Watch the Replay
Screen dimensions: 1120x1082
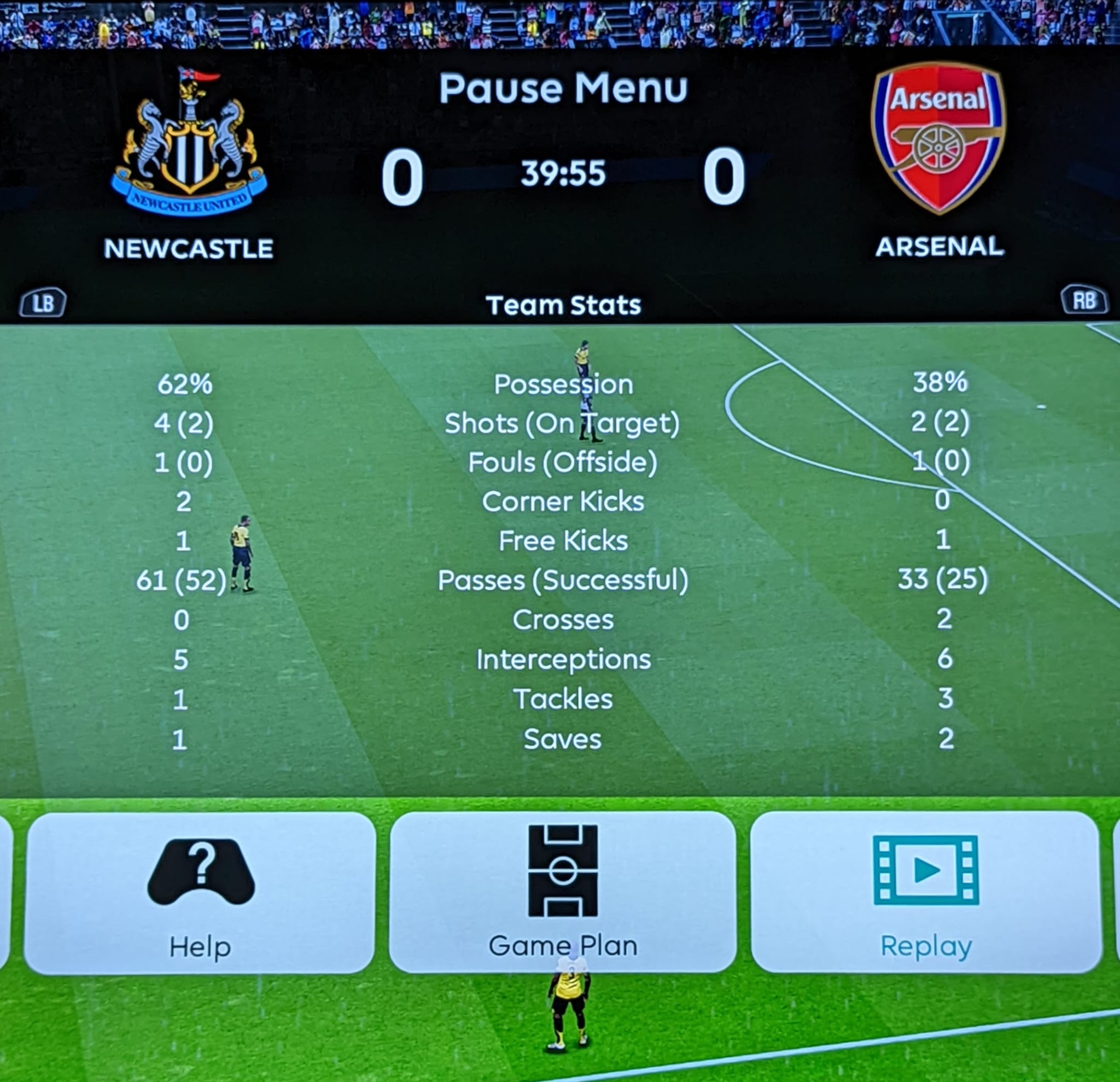pyautogui.click(x=926, y=892)
